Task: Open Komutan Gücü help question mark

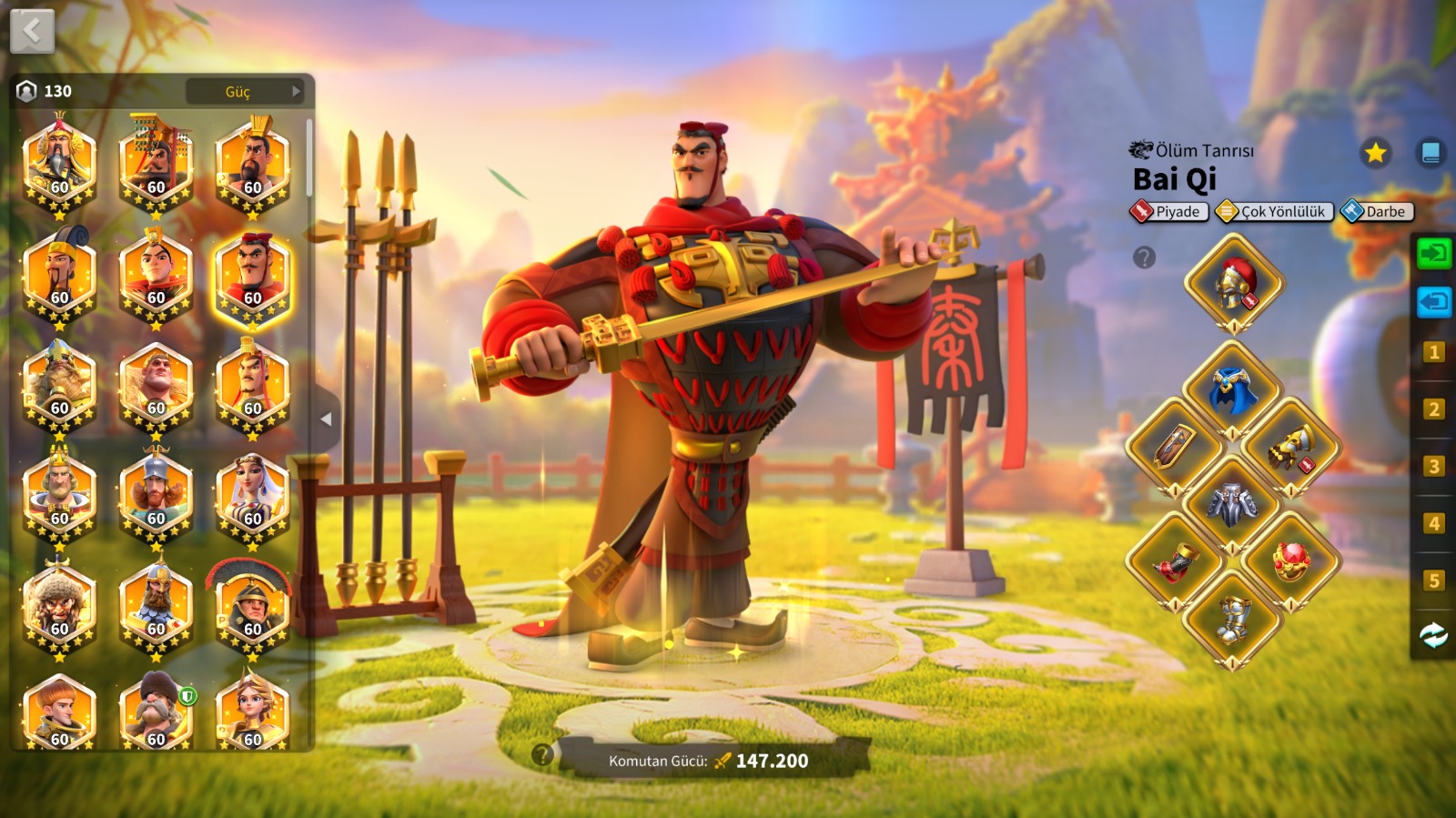Action: point(542,754)
